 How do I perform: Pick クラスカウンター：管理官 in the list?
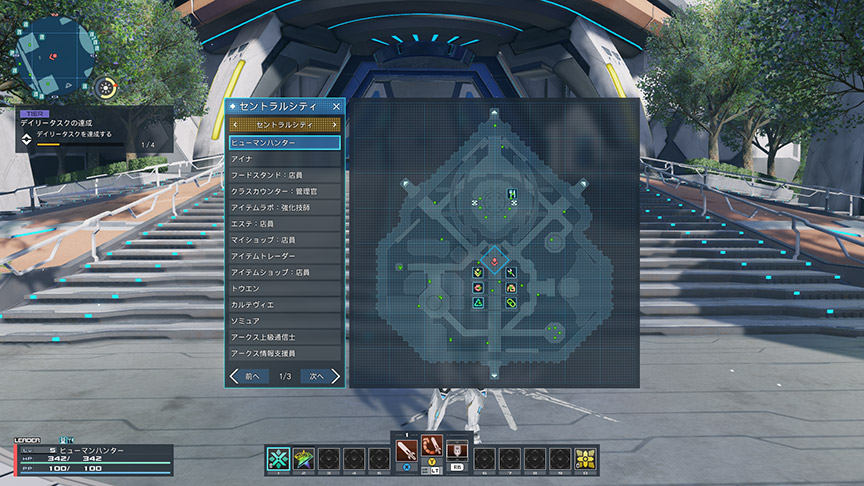(x=284, y=191)
